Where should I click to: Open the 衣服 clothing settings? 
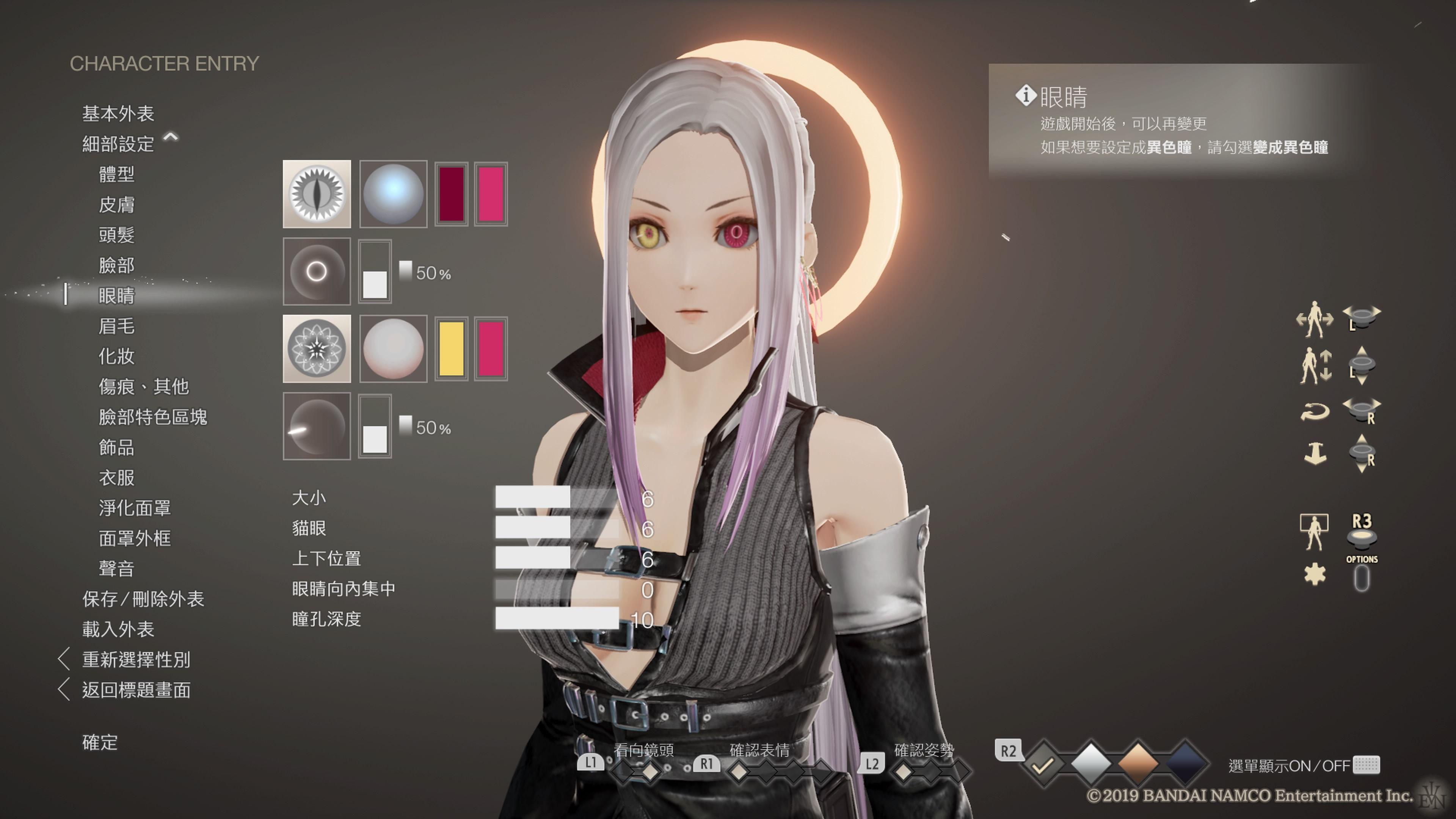pos(116,478)
